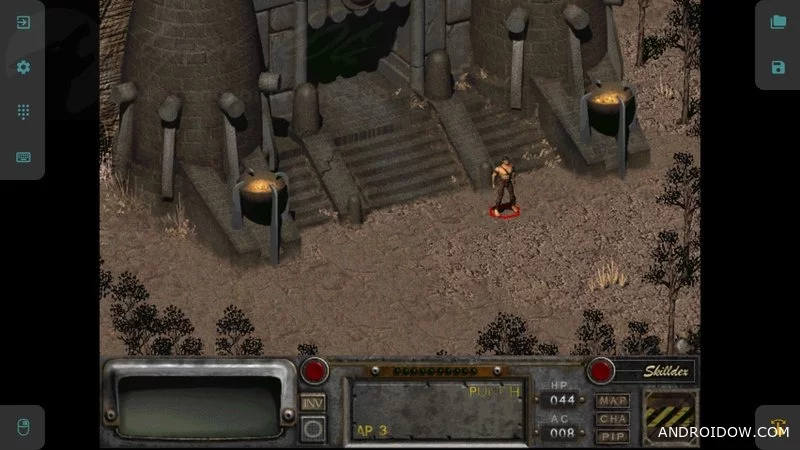Click the red switch beside the message display
The image size is (800, 450).
tap(316, 370)
